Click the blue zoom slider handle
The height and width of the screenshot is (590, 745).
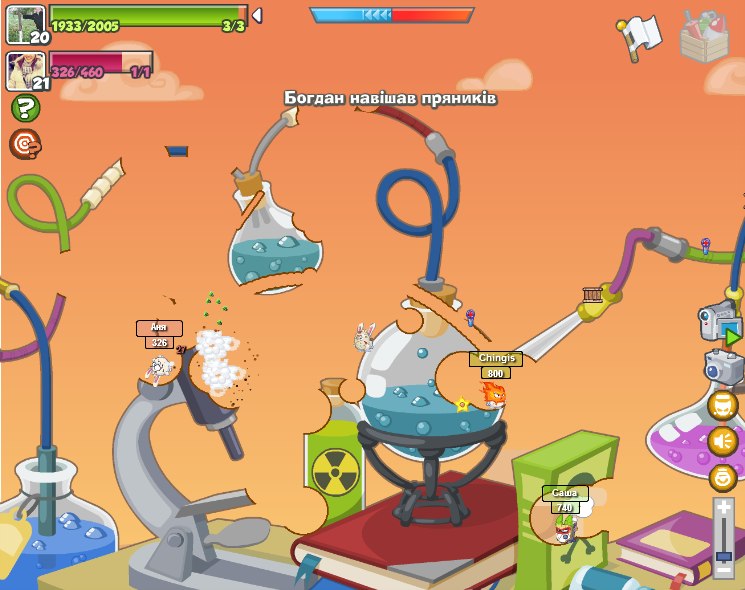click(x=724, y=555)
